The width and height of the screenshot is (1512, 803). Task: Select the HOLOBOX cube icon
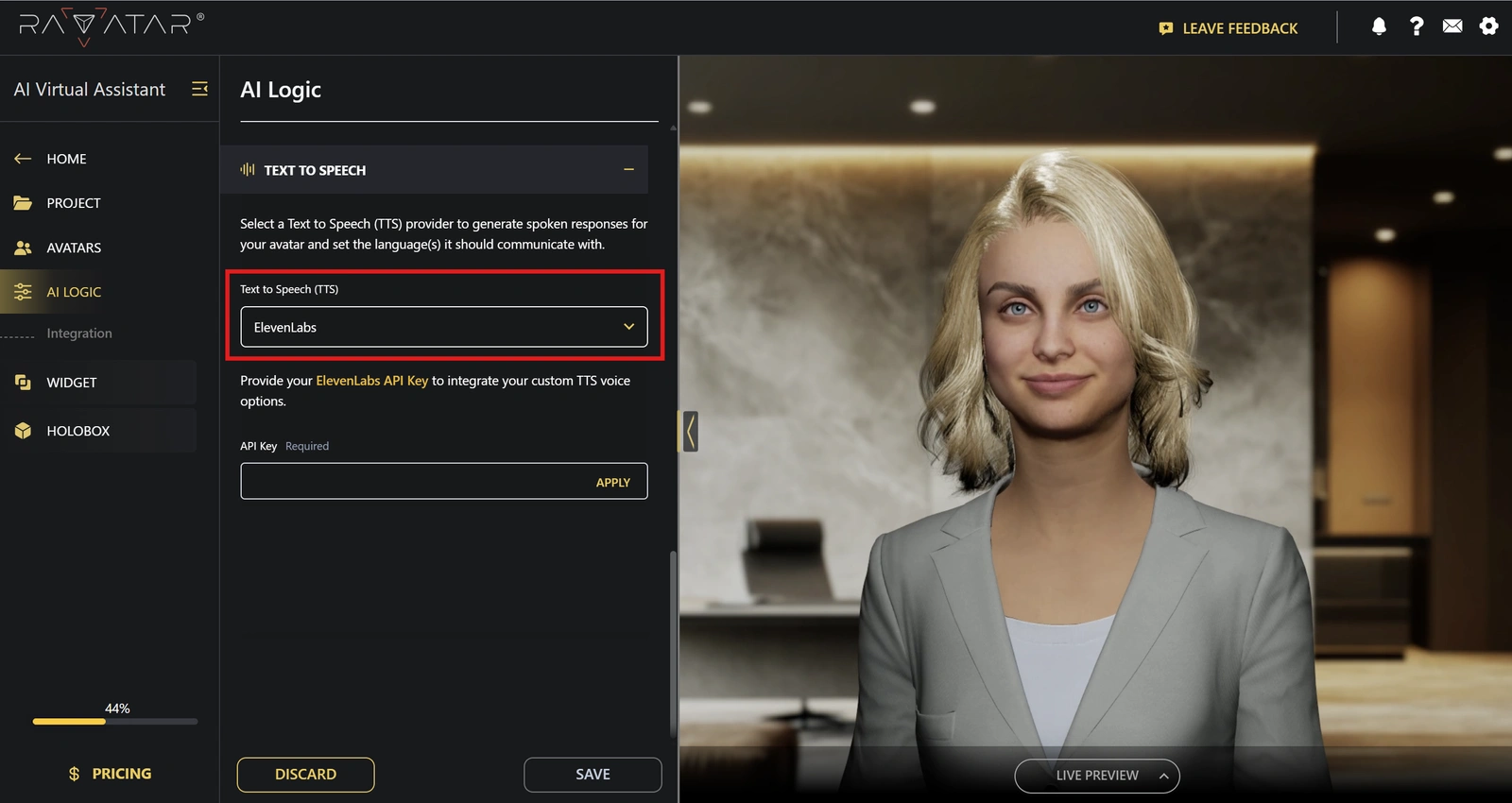(22, 430)
